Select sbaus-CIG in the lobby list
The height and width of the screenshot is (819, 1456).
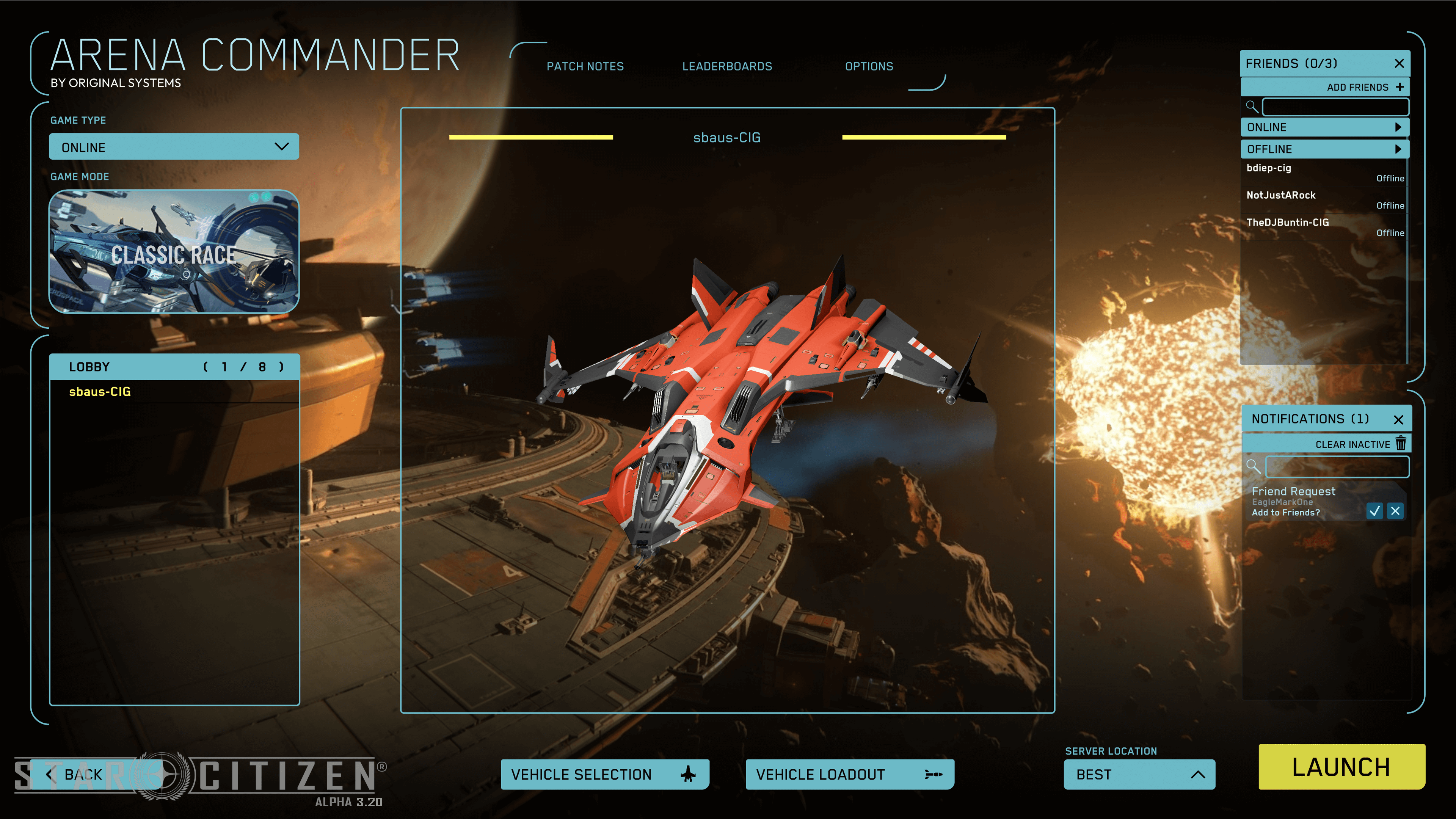click(100, 392)
